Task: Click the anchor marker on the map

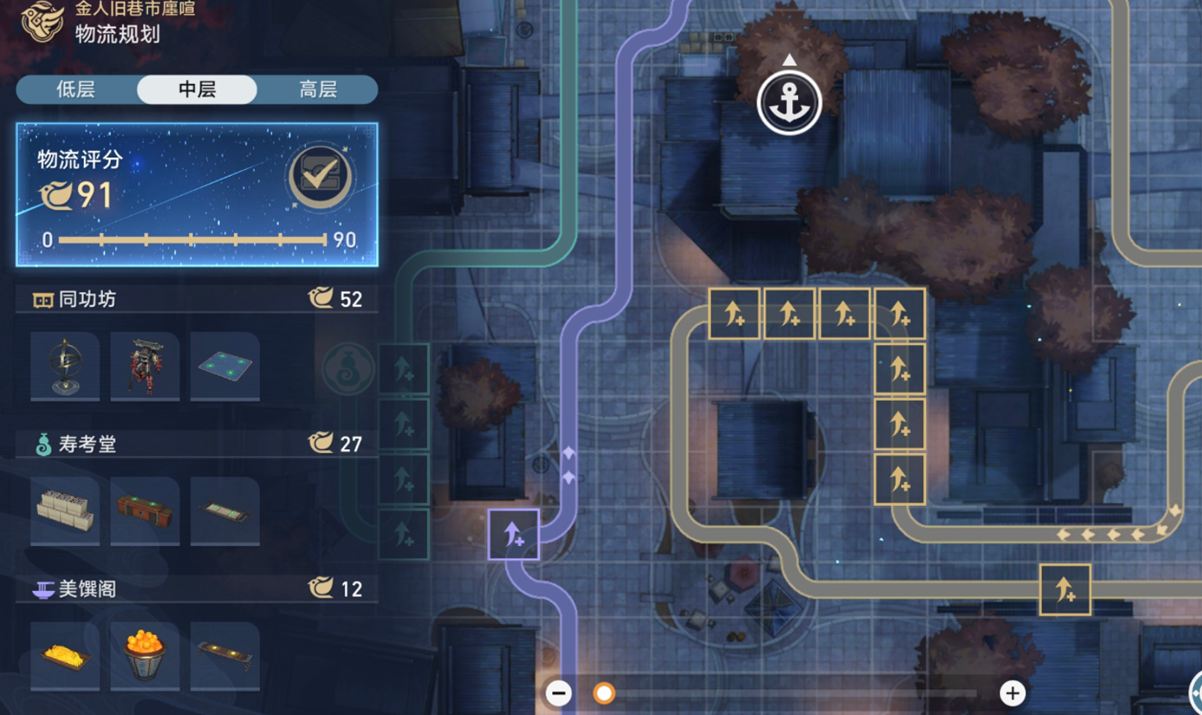Action: point(789,102)
